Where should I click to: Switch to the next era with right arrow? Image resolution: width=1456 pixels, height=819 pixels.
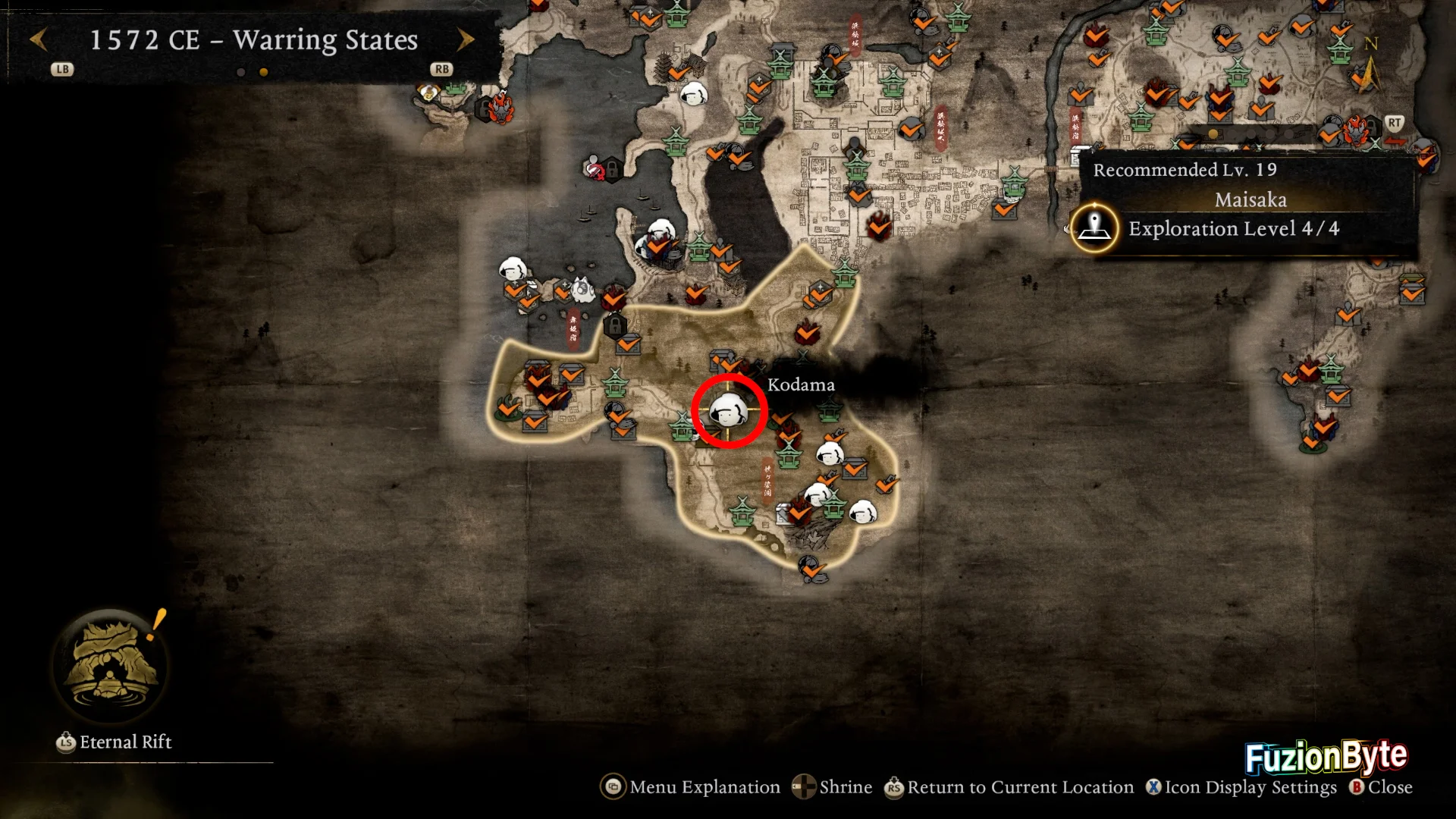(466, 39)
